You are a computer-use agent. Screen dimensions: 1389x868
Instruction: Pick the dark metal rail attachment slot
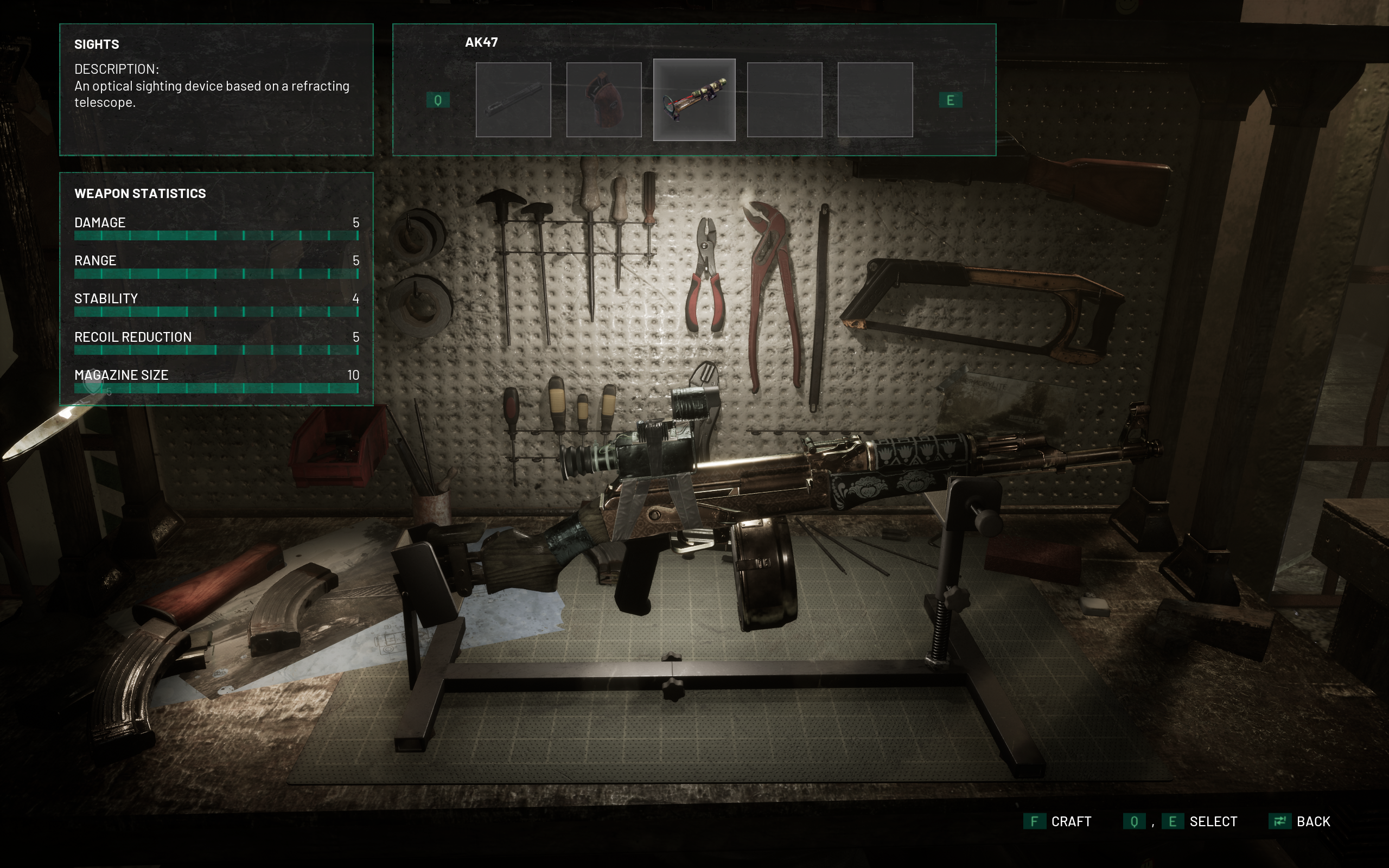click(x=513, y=100)
